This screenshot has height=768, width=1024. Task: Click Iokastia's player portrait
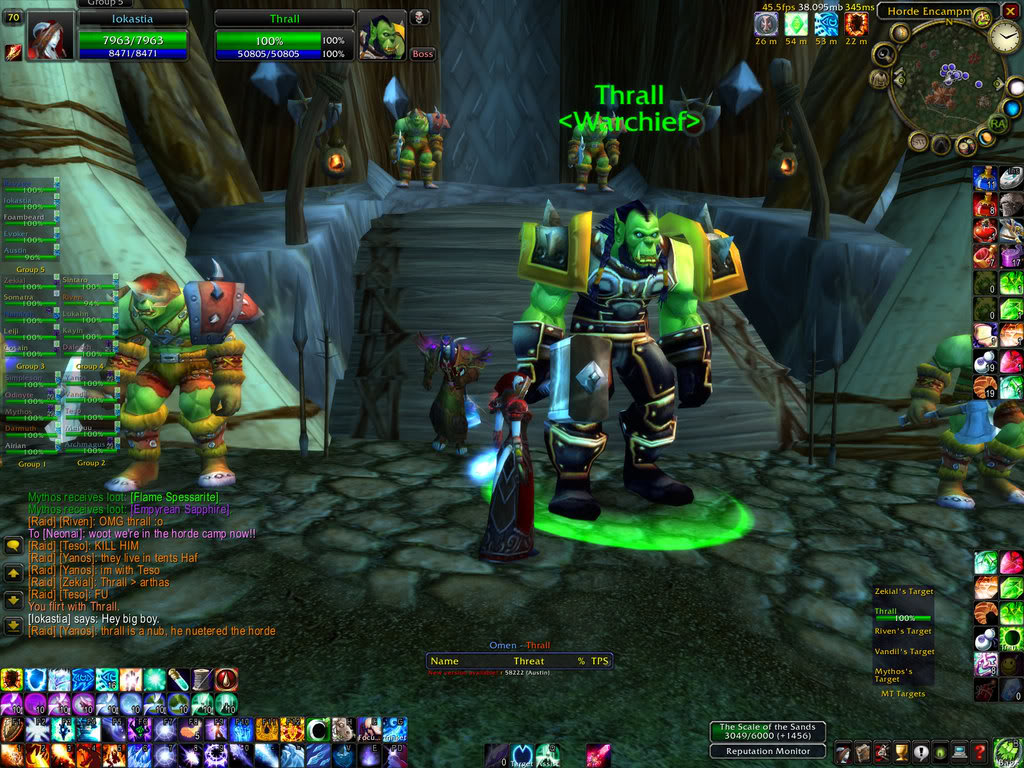pos(50,36)
